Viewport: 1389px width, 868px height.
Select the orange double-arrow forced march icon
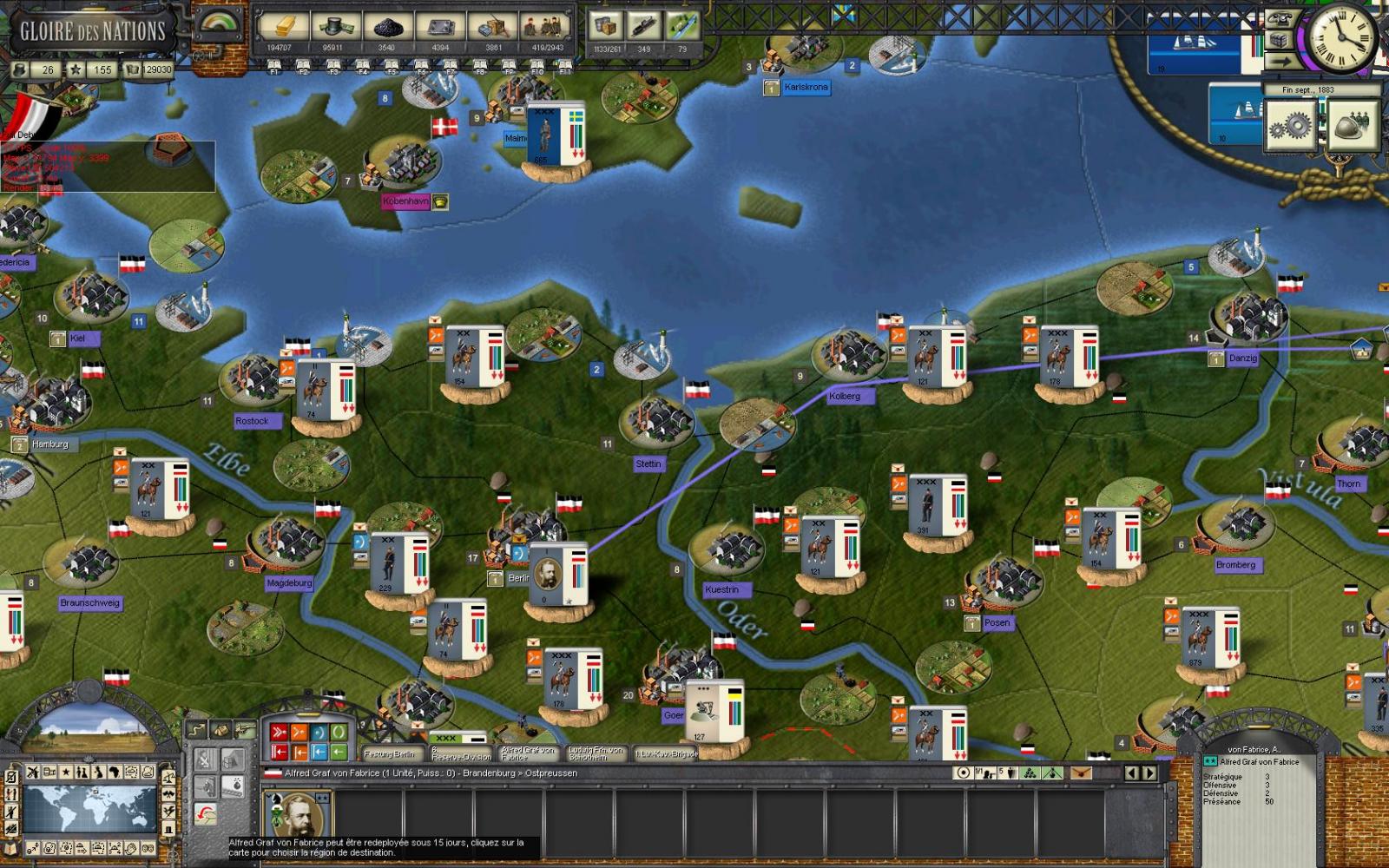coord(299,732)
